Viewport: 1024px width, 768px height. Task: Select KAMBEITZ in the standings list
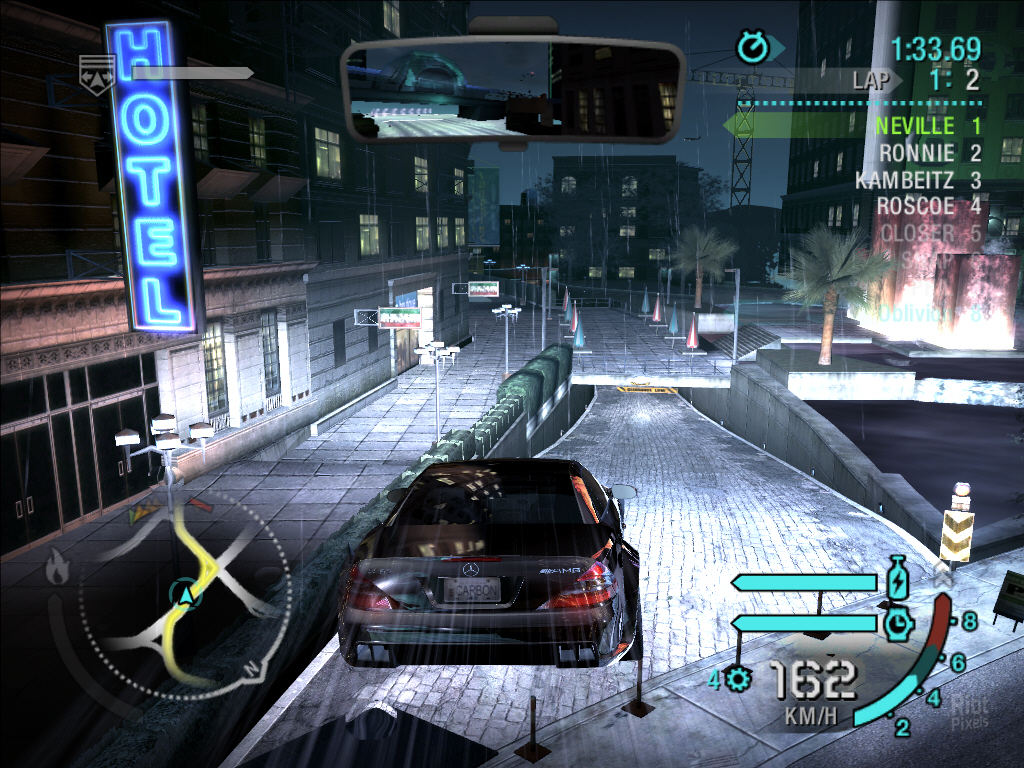pos(906,180)
